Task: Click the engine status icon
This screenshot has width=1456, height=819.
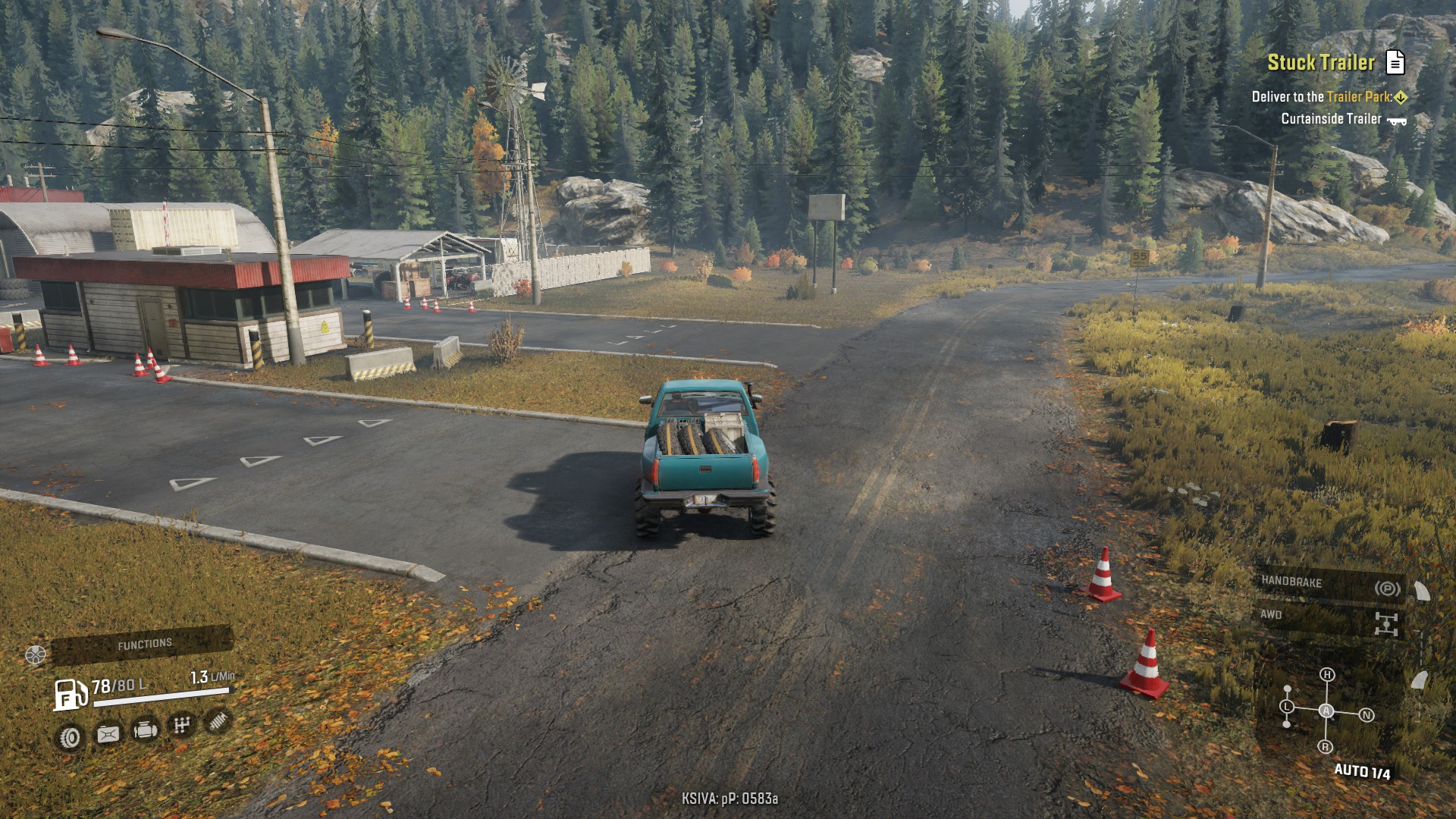Action: (145, 730)
